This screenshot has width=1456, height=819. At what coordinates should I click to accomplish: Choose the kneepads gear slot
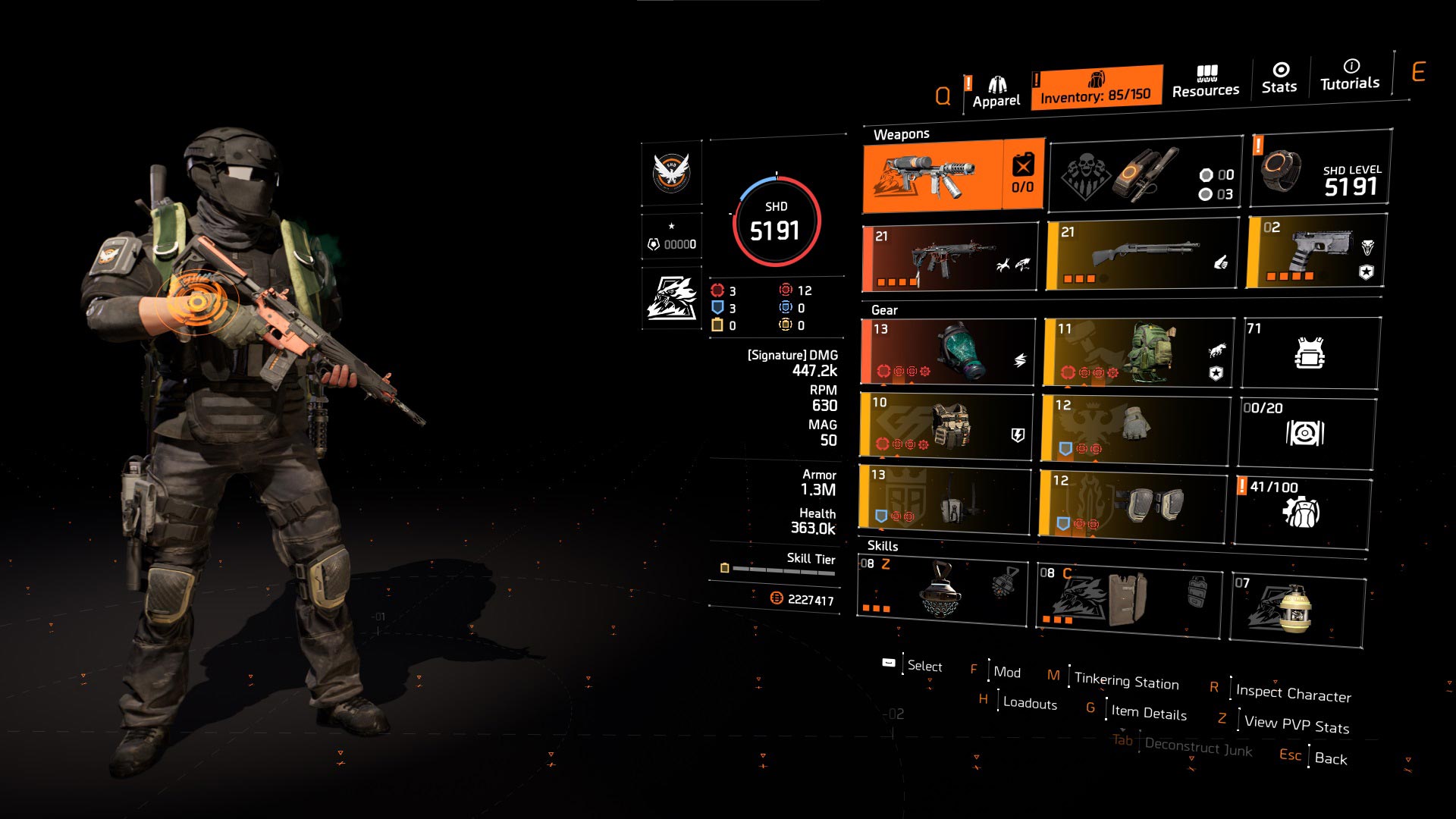tap(1132, 504)
